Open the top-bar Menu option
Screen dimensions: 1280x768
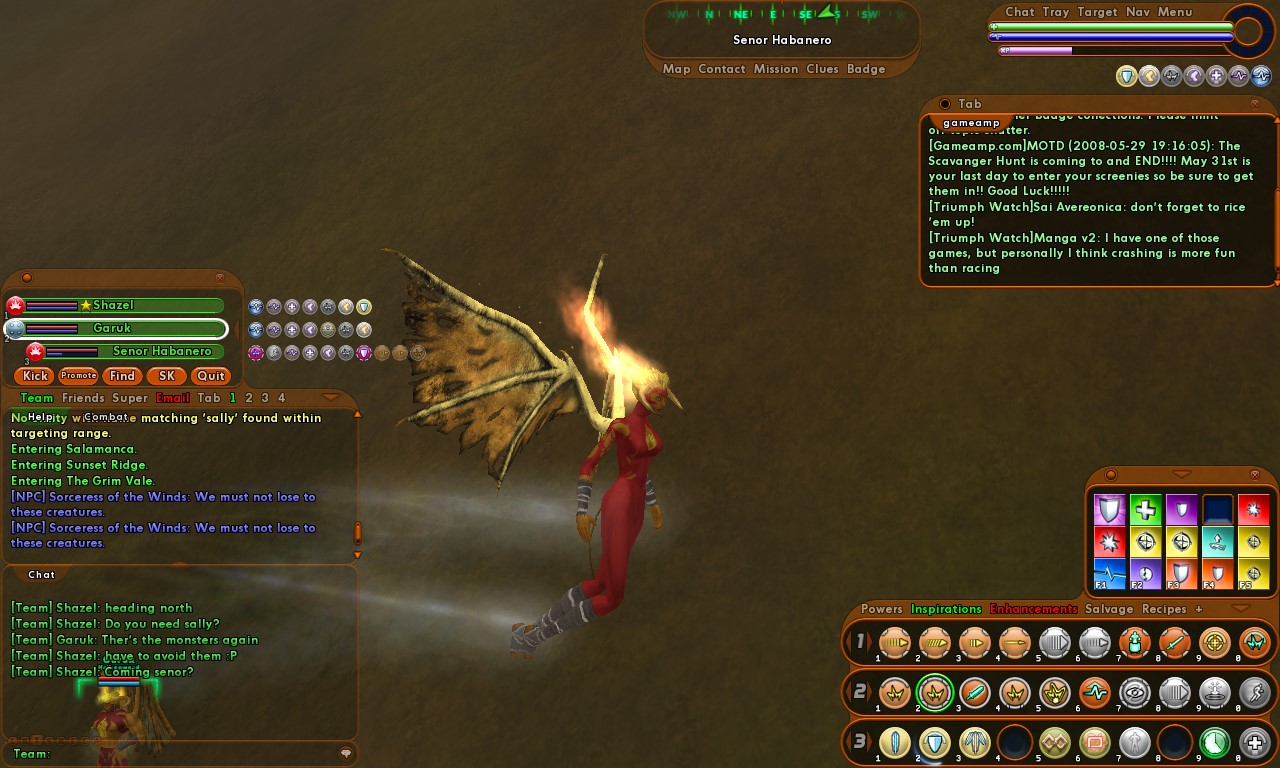coord(1175,12)
